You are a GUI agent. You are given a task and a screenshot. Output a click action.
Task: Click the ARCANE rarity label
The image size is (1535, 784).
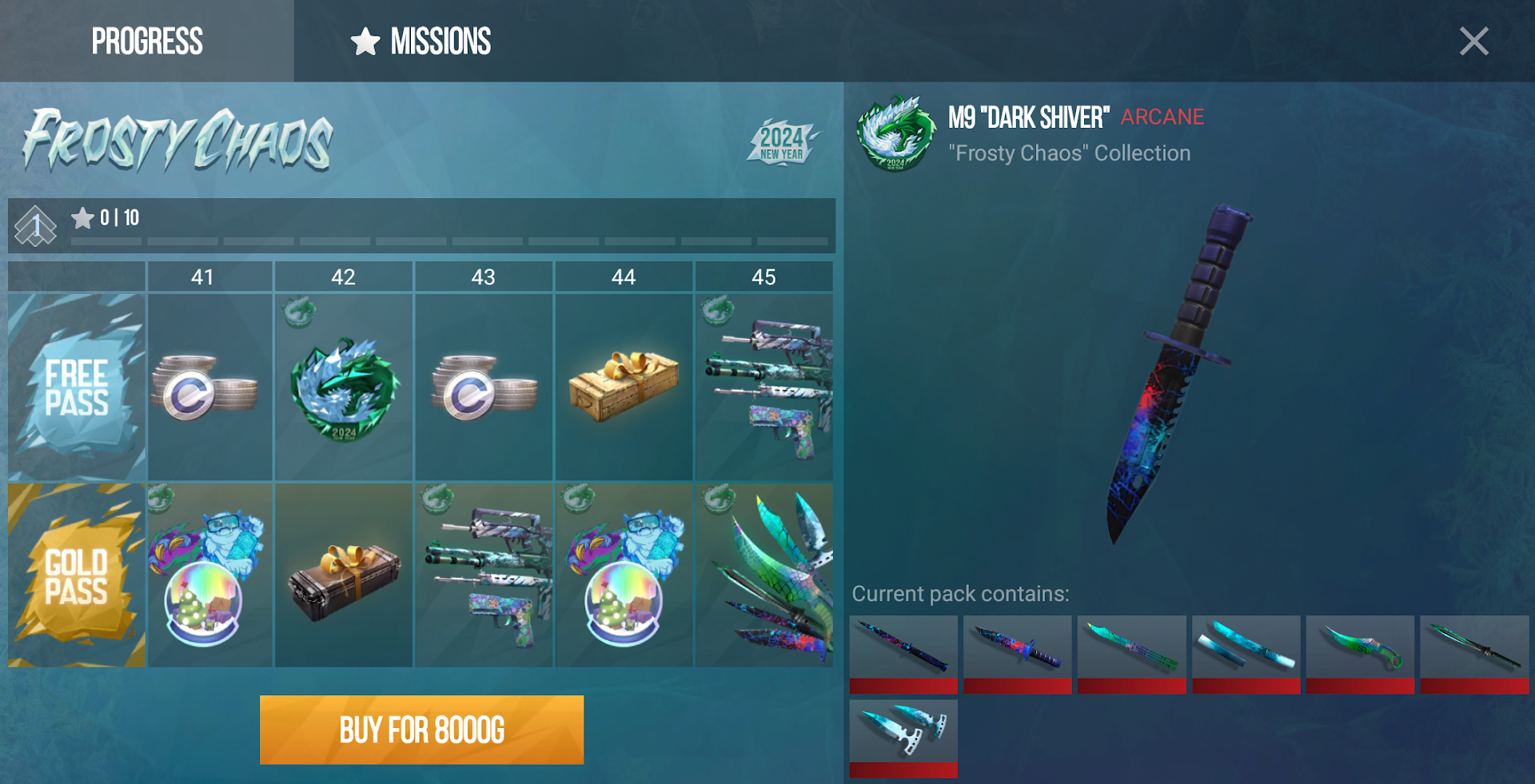point(1162,117)
